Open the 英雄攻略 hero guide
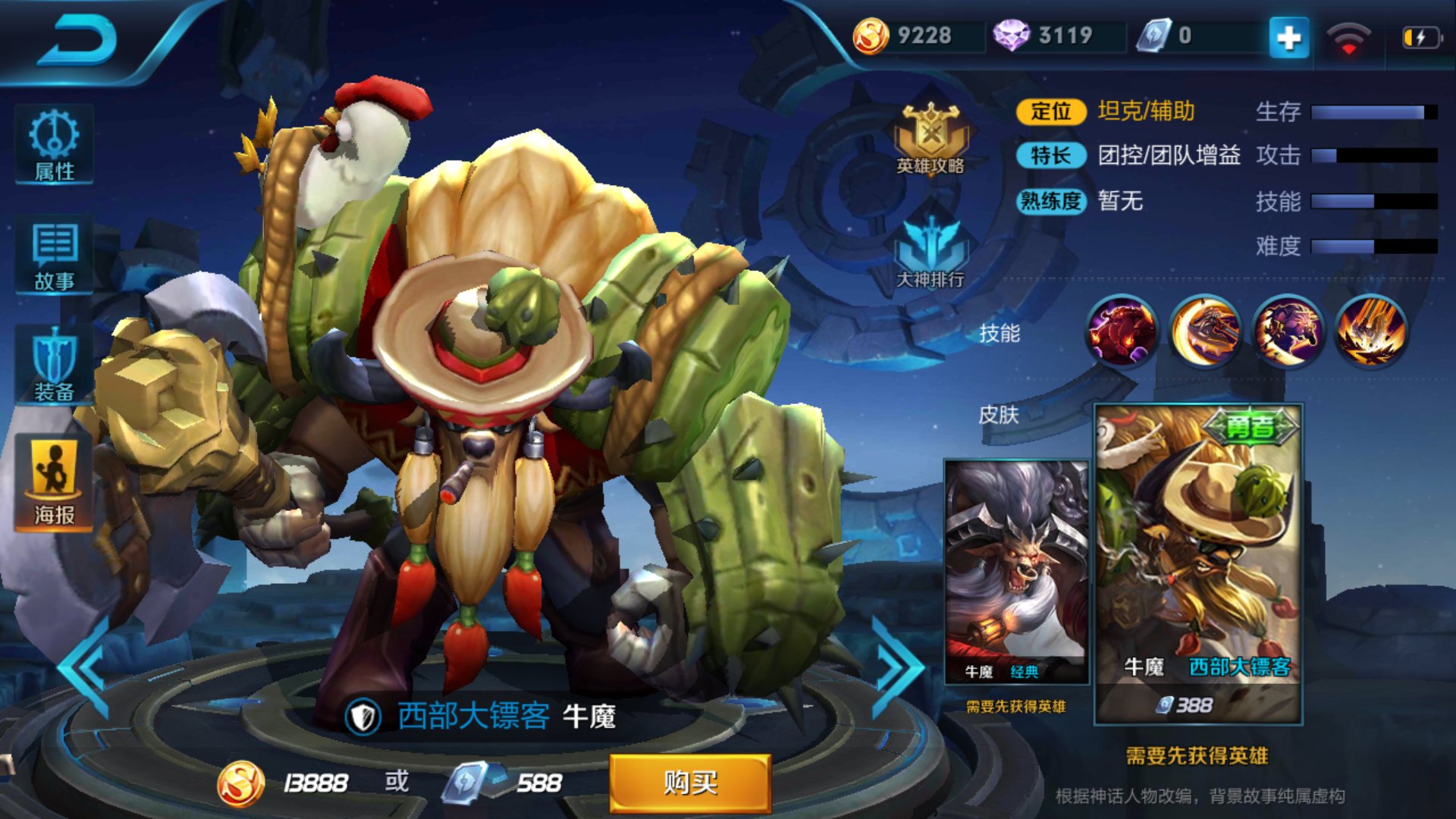 click(930, 140)
